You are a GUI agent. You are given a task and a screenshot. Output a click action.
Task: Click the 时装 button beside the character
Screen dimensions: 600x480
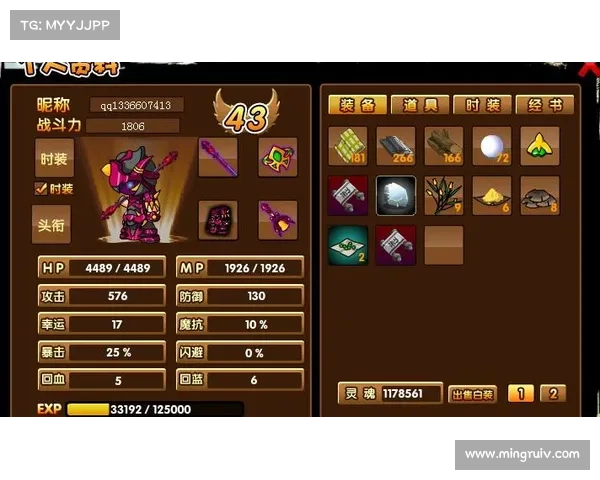point(54,158)
